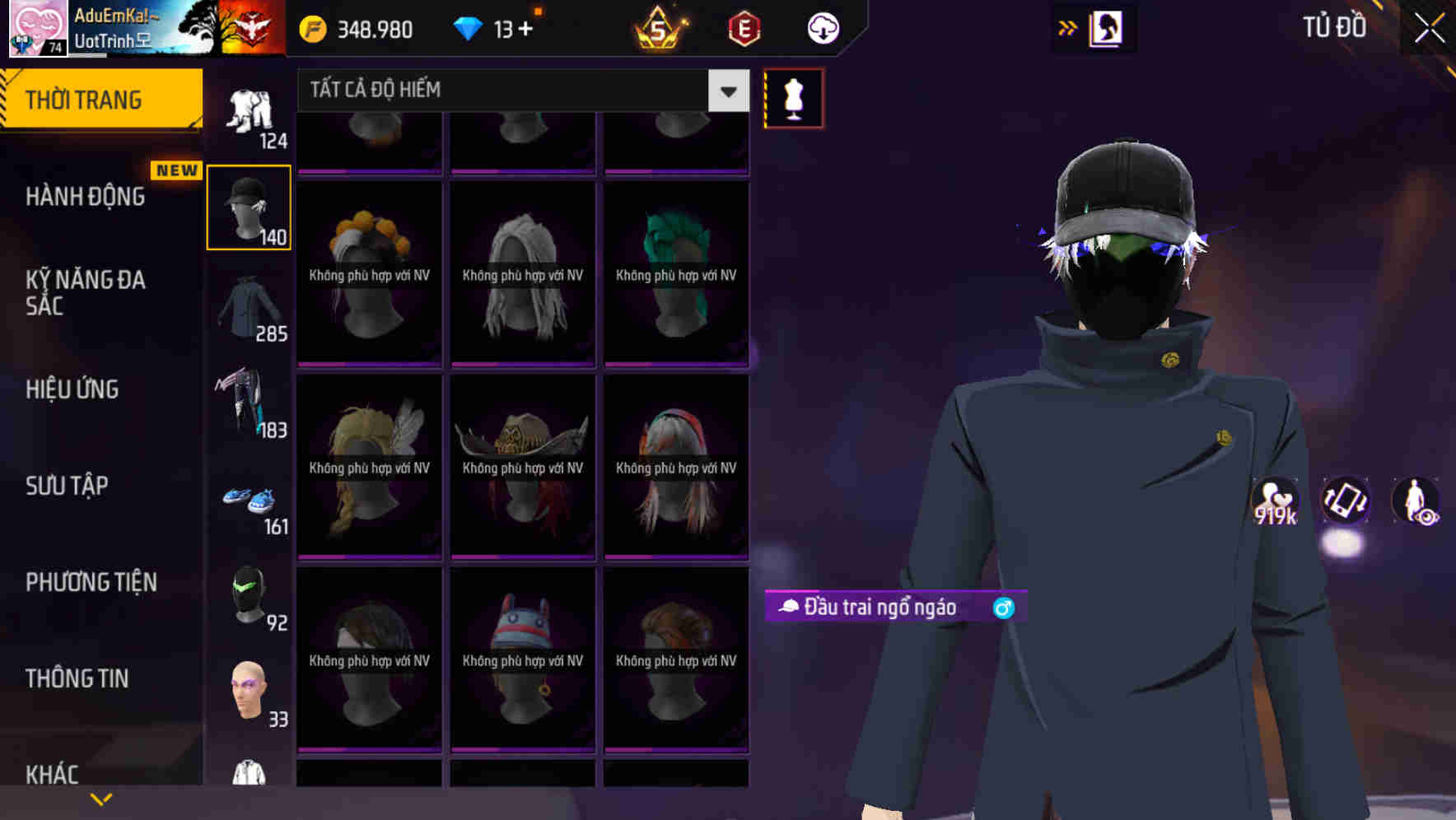The image size is (1456, 820).
Task: Select the jacket category icon labeled 285
Action: [248, 309]
